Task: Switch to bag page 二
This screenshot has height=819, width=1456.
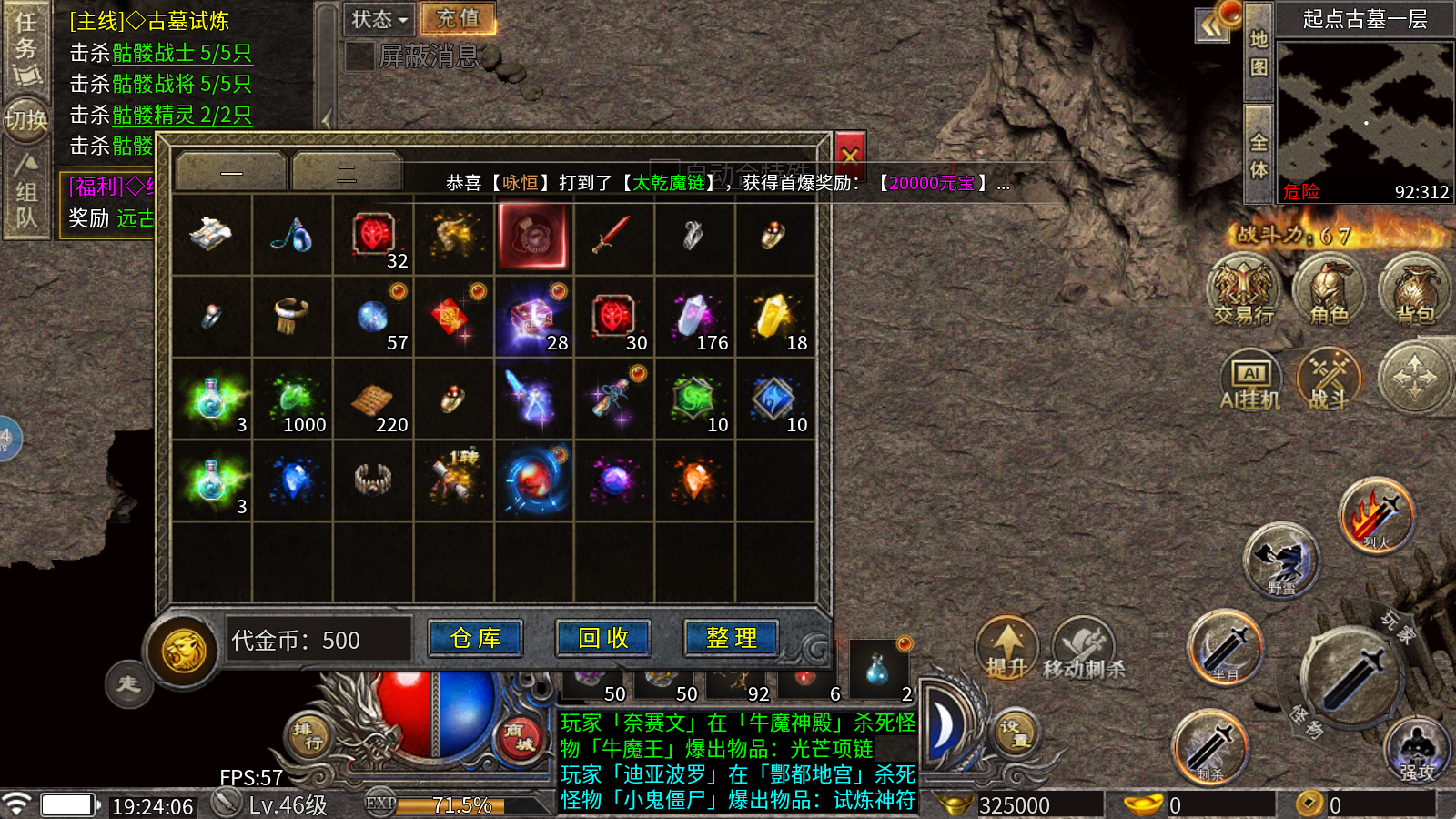Action: point(347,172)
